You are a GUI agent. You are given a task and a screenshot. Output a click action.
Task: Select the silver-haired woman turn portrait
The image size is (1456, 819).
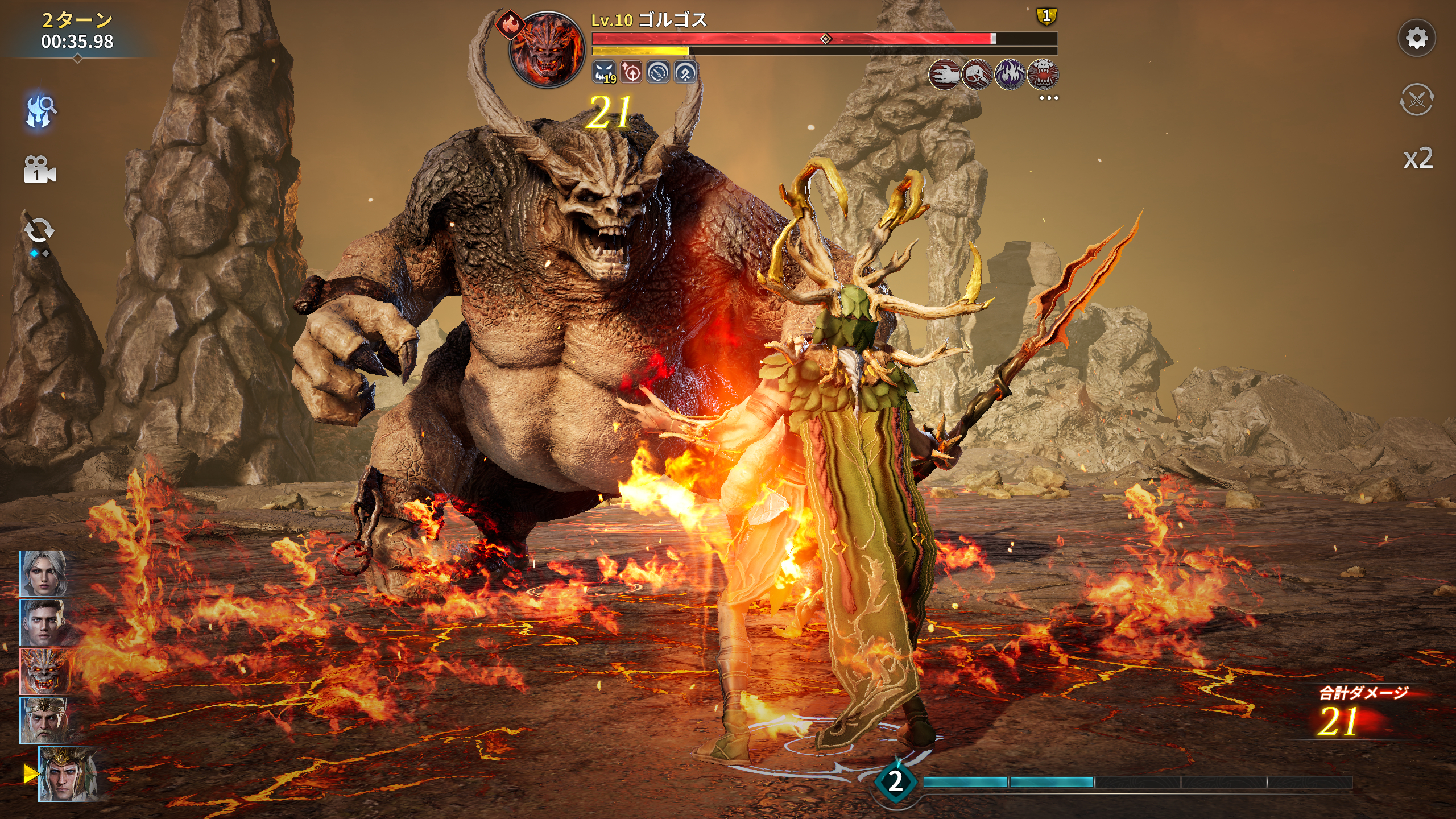(43, 573)
